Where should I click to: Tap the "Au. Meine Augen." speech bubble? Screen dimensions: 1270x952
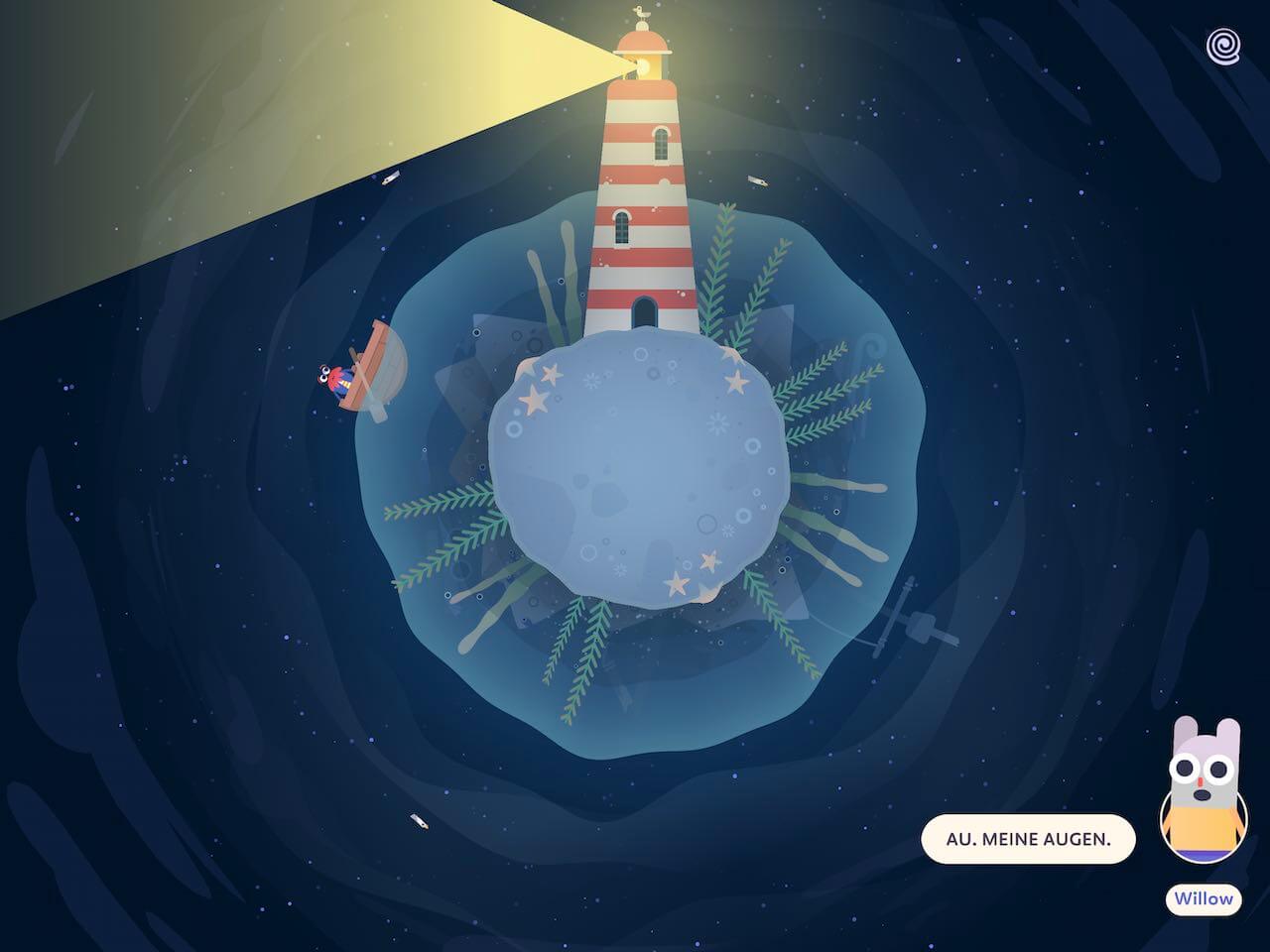click(x=1027, y=839)
